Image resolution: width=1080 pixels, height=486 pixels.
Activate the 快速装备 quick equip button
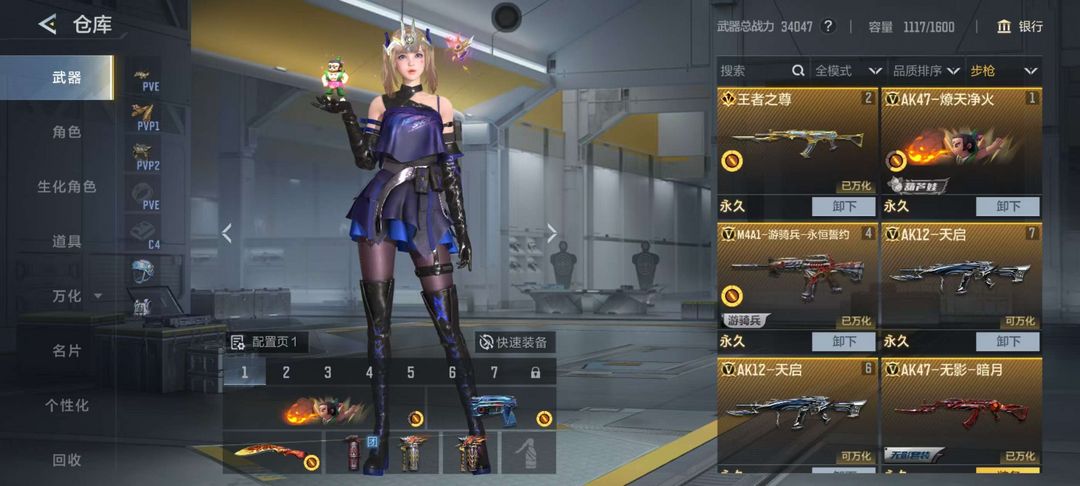click(x=514, y=342)
